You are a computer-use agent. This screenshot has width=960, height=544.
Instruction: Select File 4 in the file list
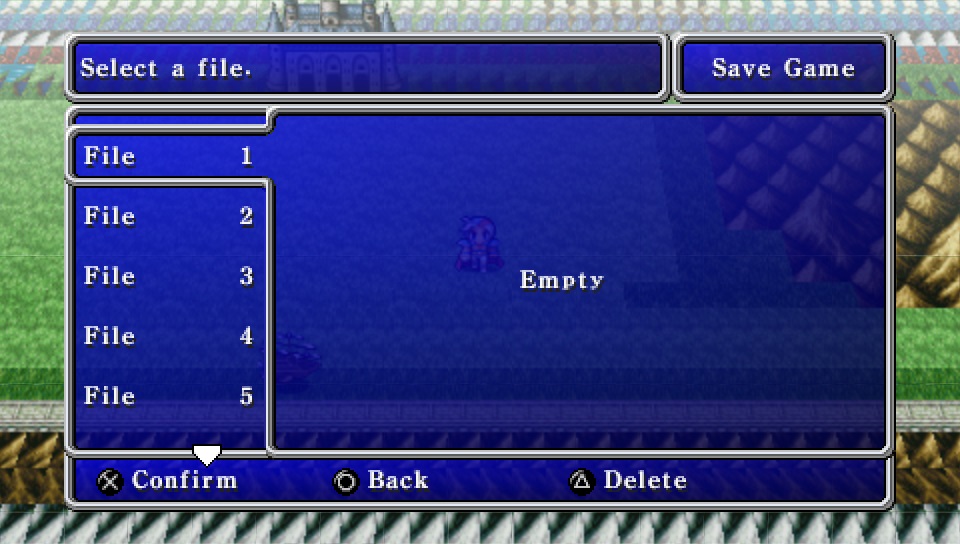(168, 336)
